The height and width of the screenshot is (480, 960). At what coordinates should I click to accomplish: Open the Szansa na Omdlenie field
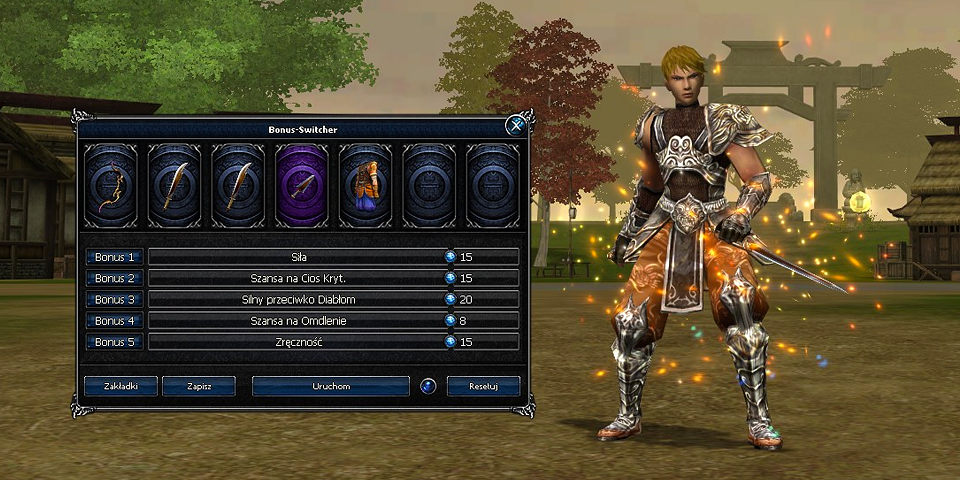click(x=298, y=320)
